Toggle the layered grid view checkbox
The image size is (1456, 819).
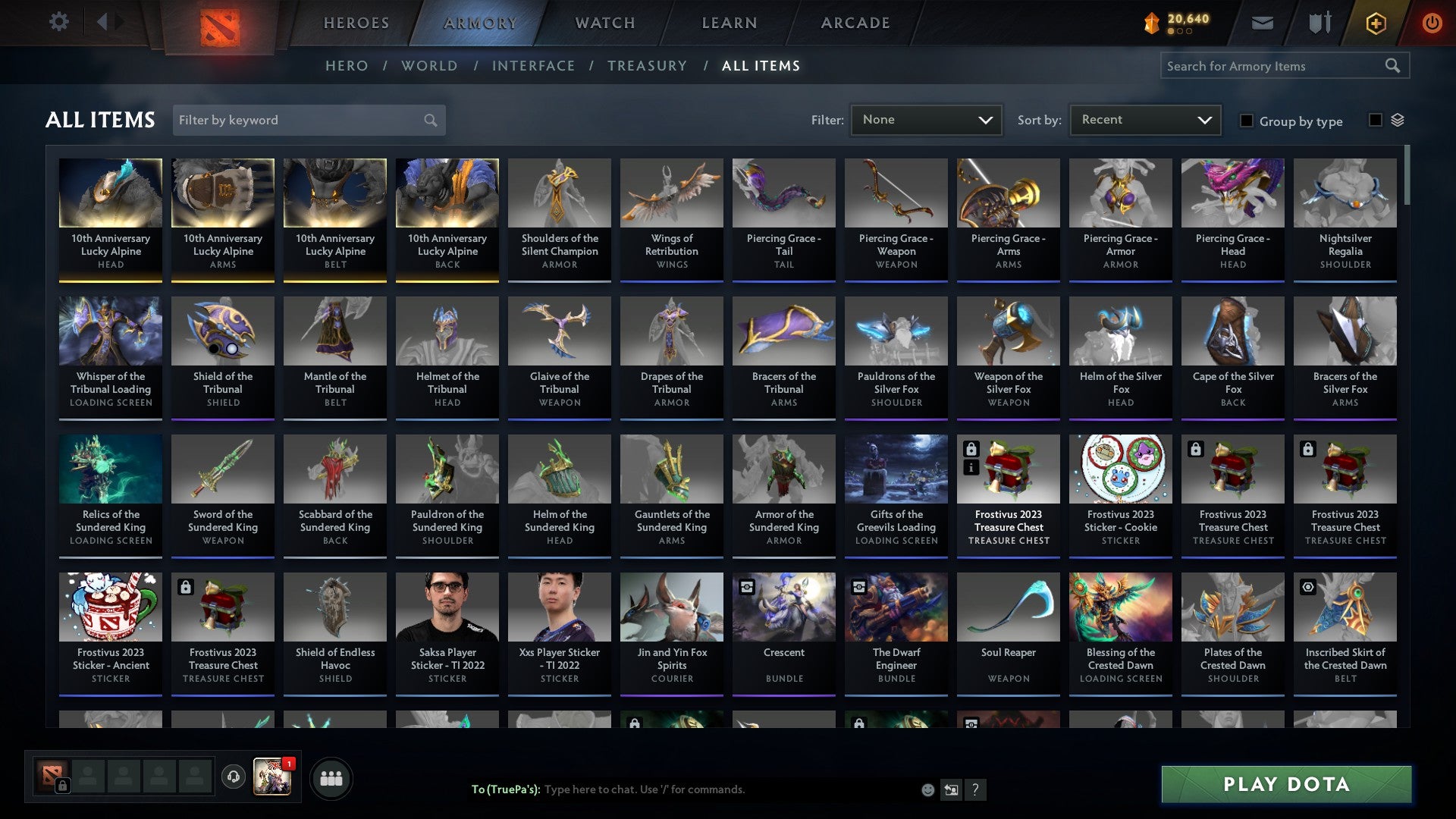[1398, 120]
